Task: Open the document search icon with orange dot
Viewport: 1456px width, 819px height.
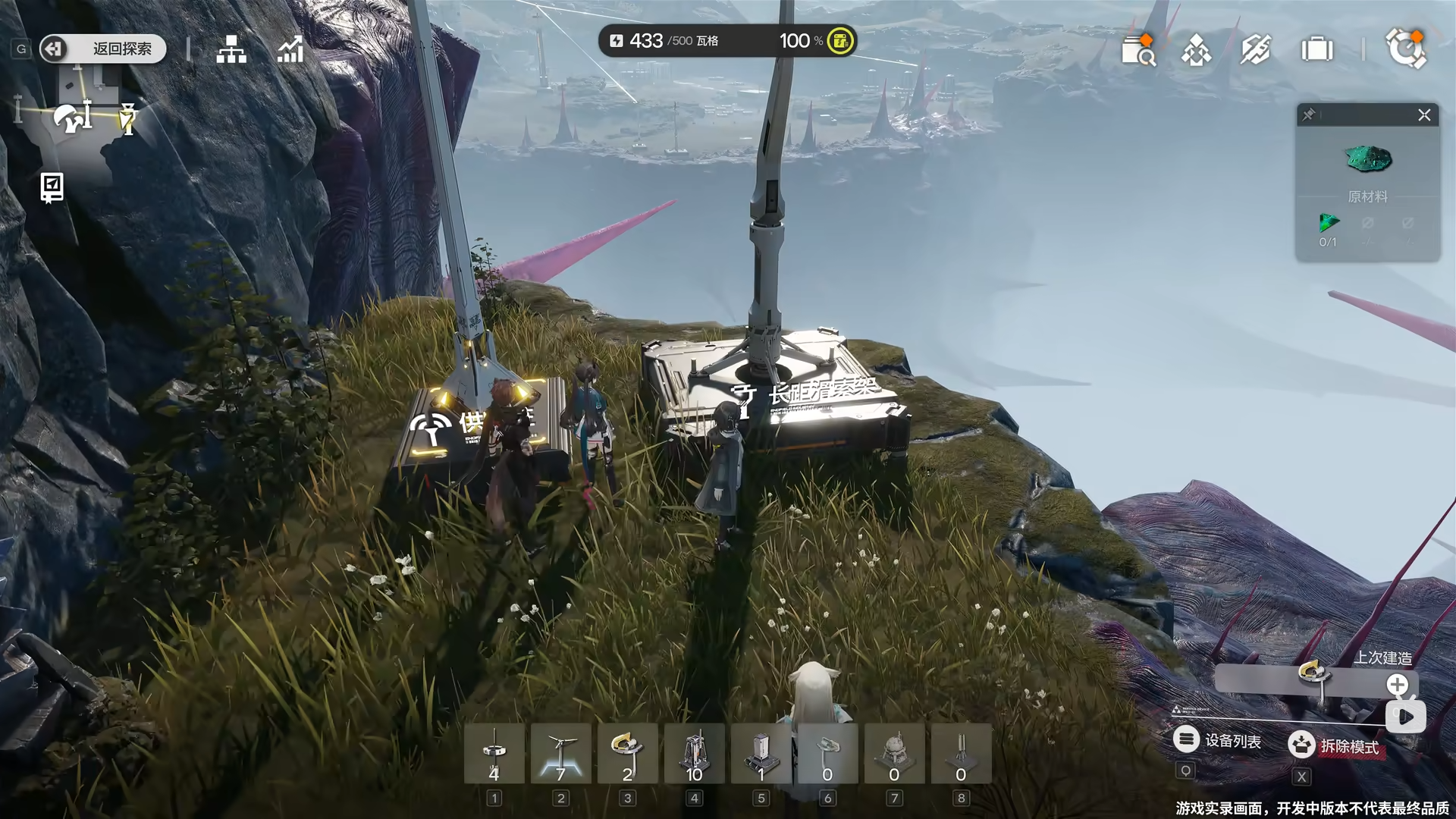Action: pyautogui.click(x=1137, y=51)
